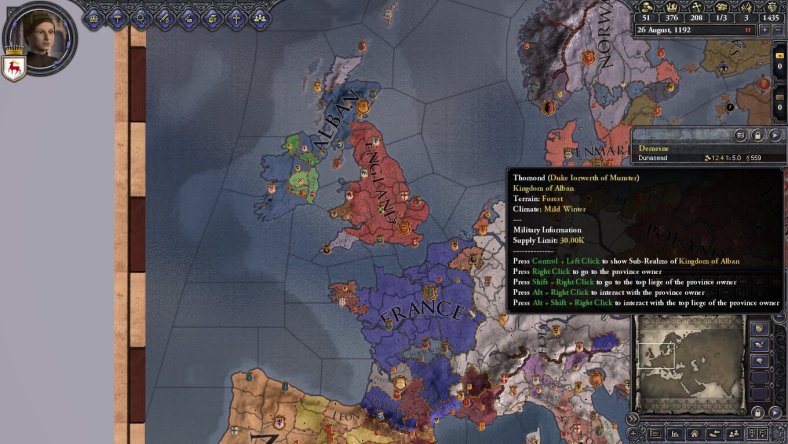Open the three-figures icon tab in top bar
Viewport: 788px width, 444px height.
260,17
